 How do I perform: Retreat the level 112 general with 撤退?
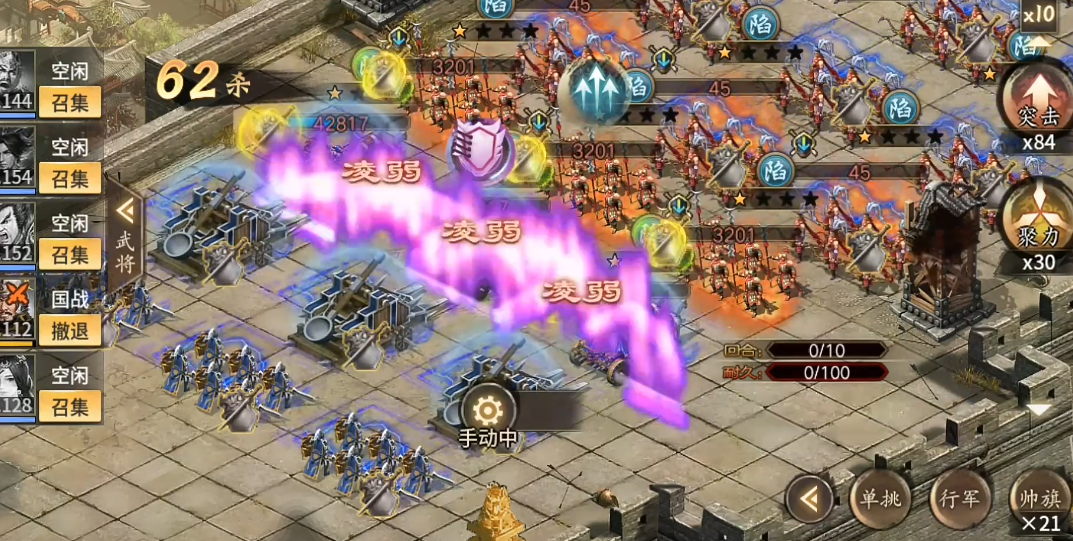(x=70, y=330)
